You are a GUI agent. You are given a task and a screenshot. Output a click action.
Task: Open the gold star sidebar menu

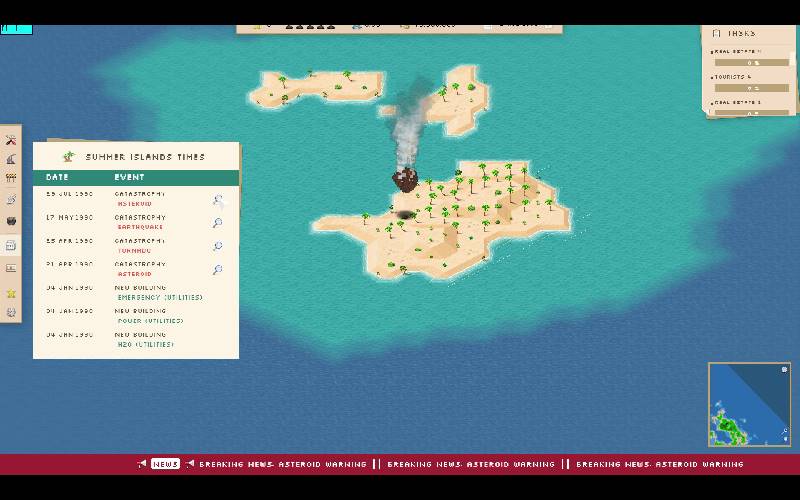(11, 293)
